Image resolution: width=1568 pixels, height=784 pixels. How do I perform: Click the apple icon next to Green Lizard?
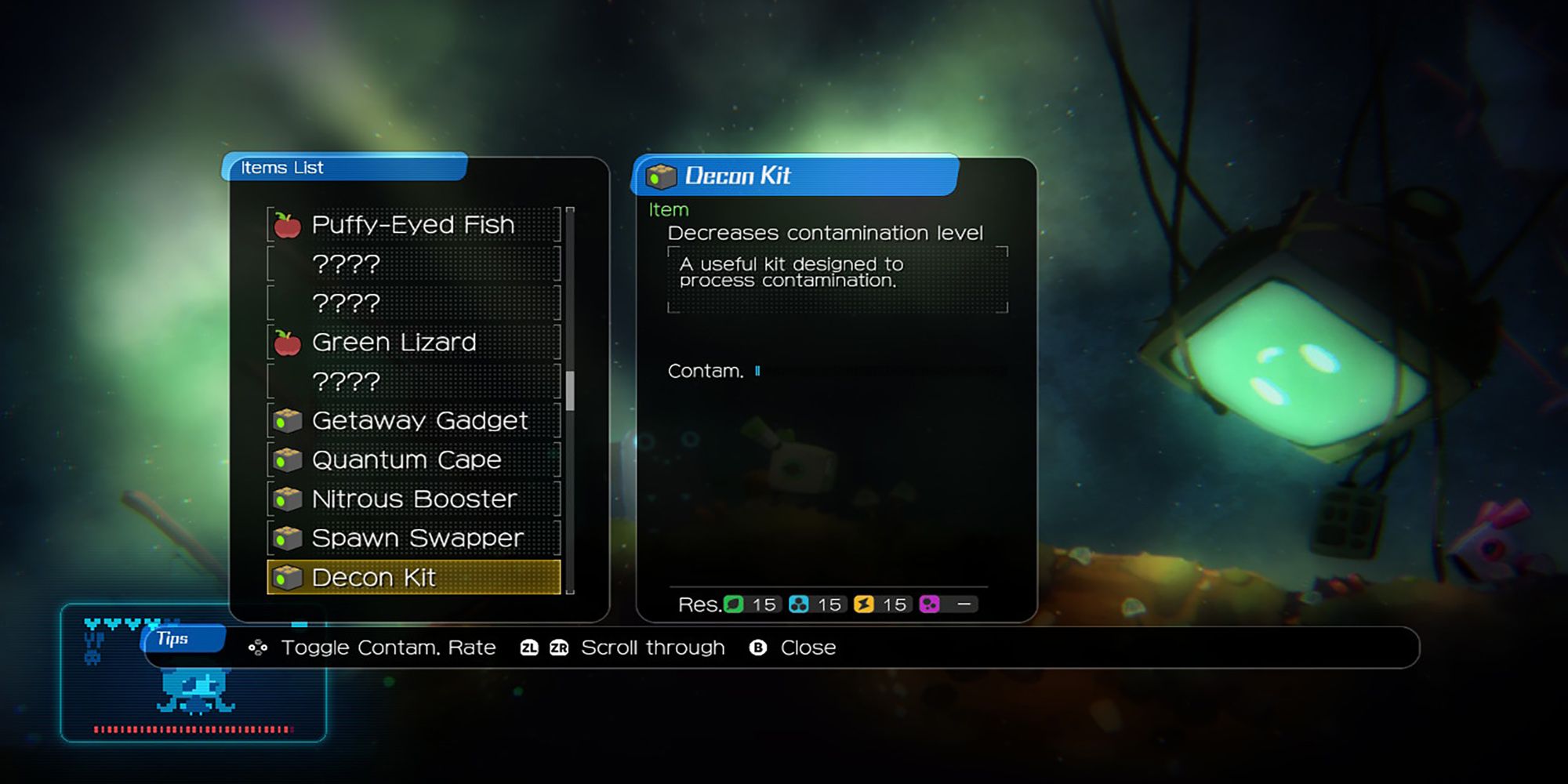pos(287,341)
